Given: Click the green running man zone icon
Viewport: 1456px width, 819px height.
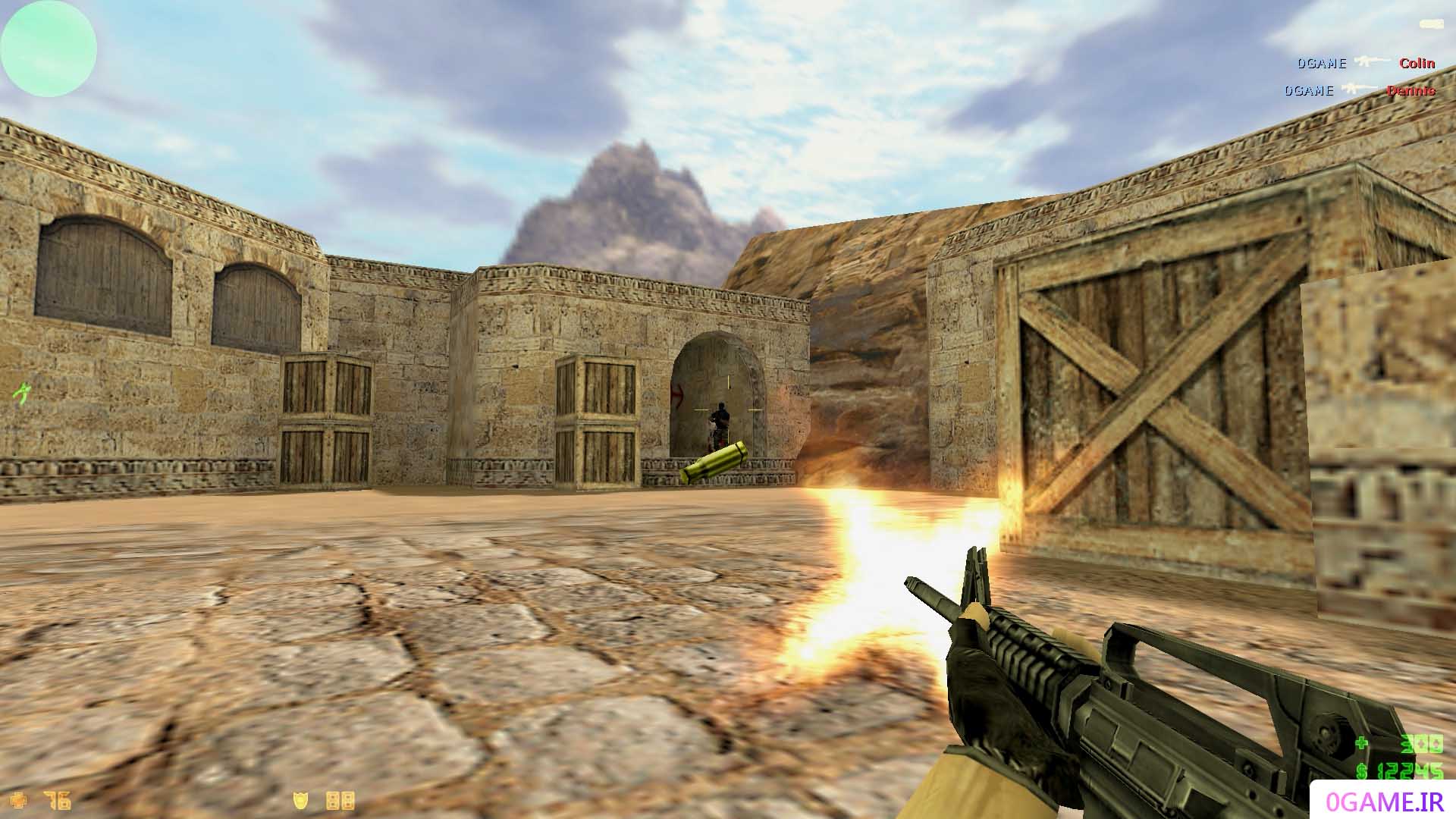Looking at the screenshot, I should 22,393.
